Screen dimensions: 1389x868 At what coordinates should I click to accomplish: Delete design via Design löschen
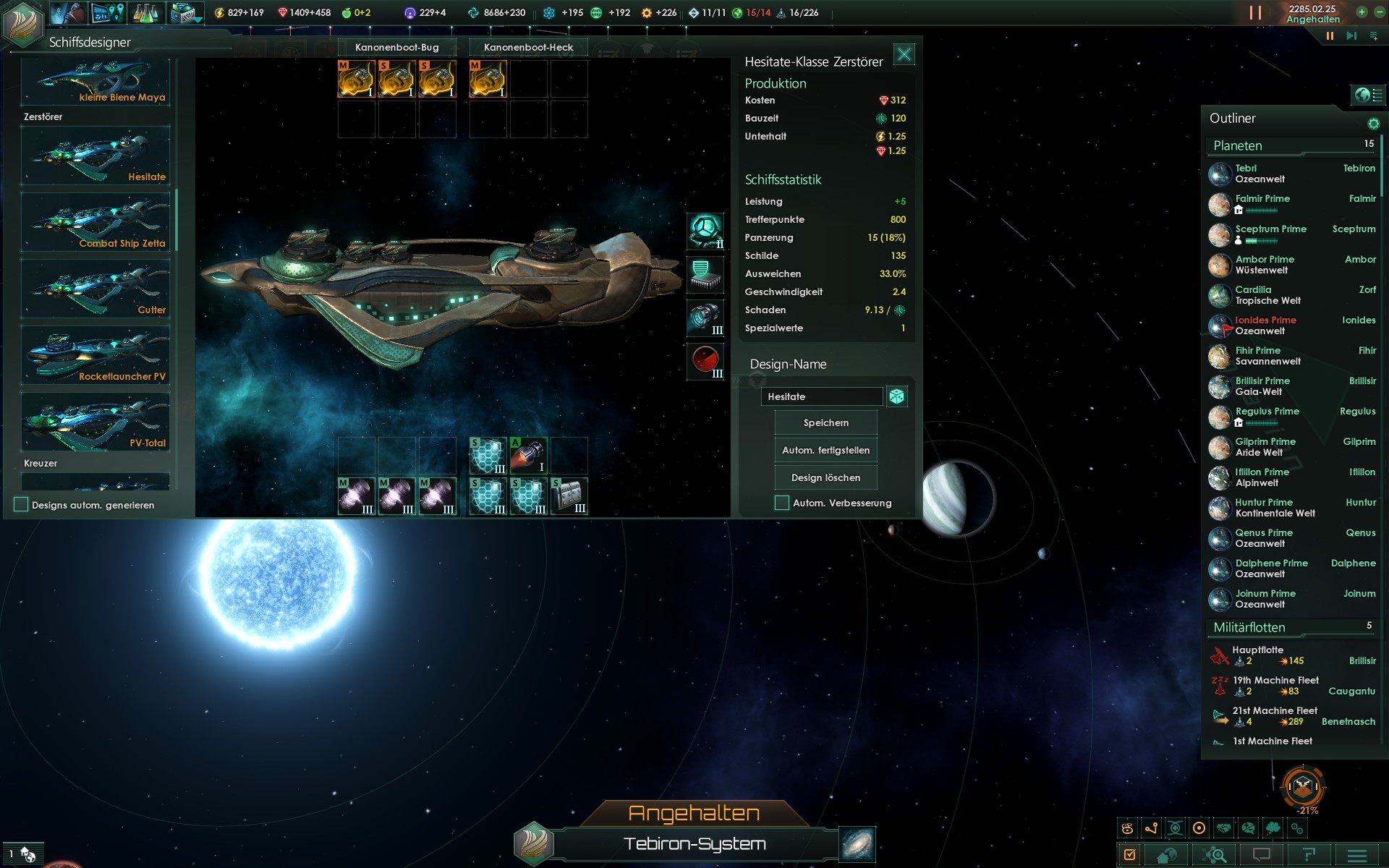click(x=825, y=477)
